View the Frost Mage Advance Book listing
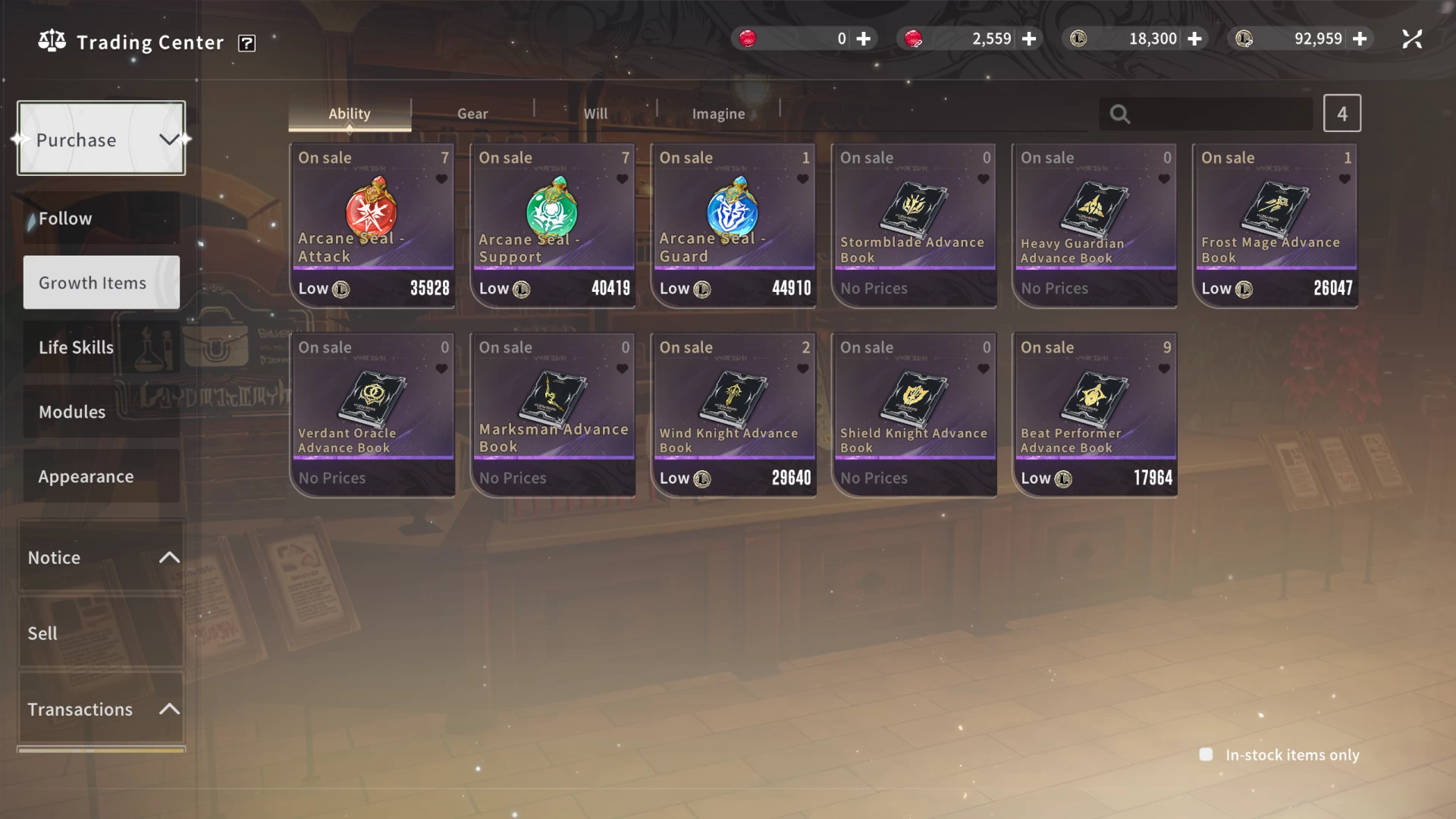 [x=1275, y=225]
